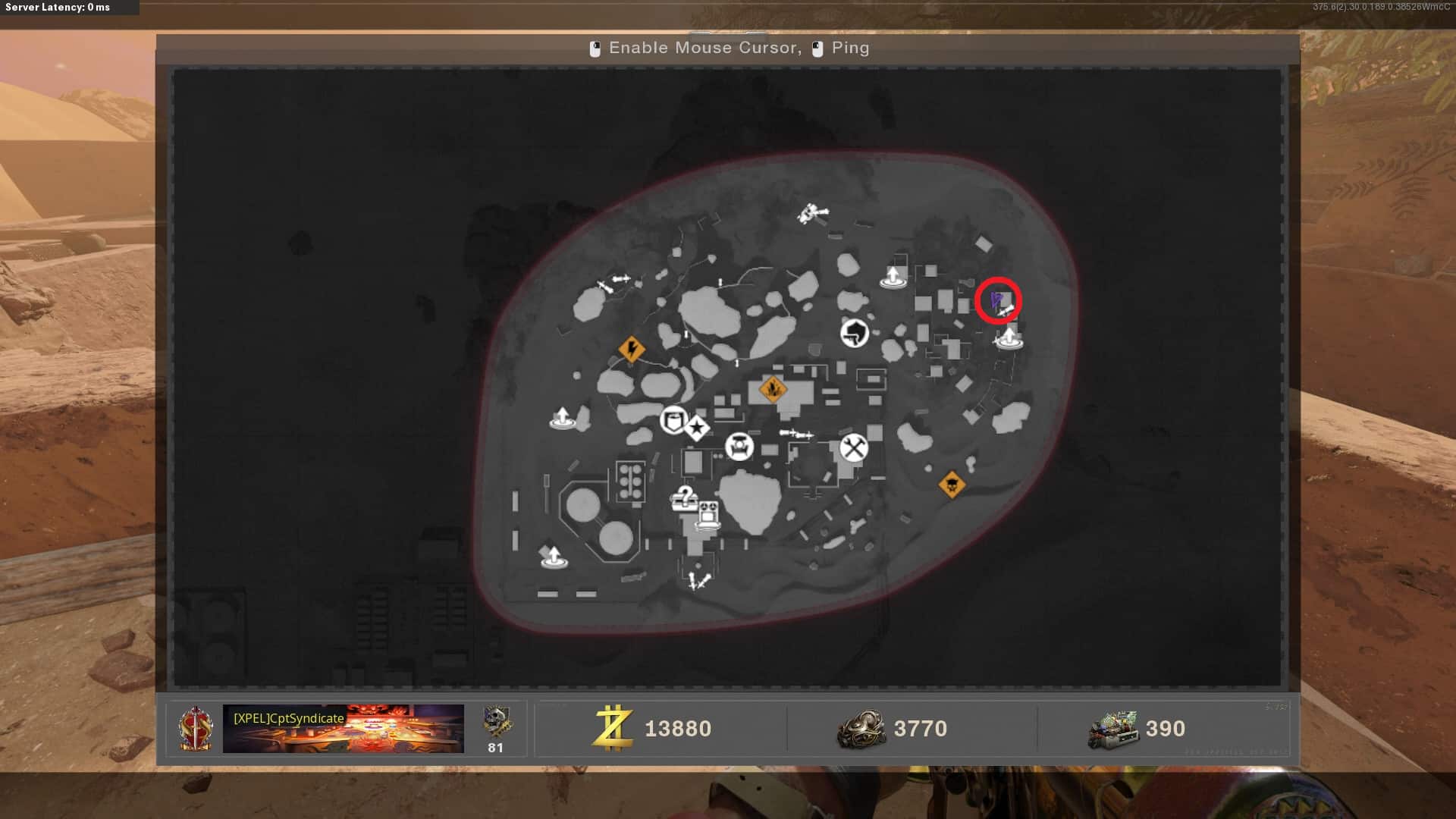Click the white diamond star marker

tap(697, 428)
